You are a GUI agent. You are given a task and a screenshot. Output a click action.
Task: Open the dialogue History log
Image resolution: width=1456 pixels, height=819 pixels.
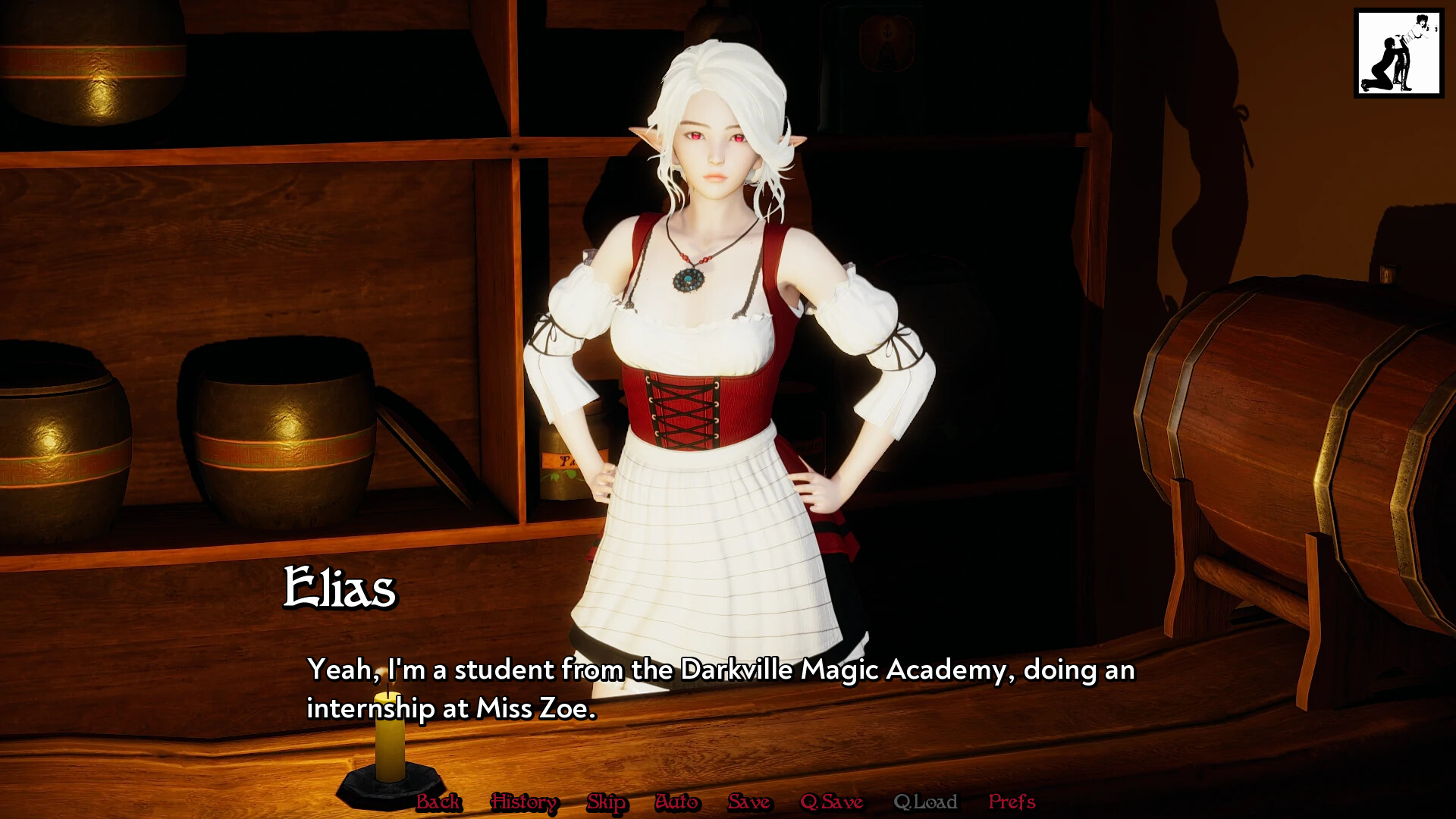click(x=524, y=802)
